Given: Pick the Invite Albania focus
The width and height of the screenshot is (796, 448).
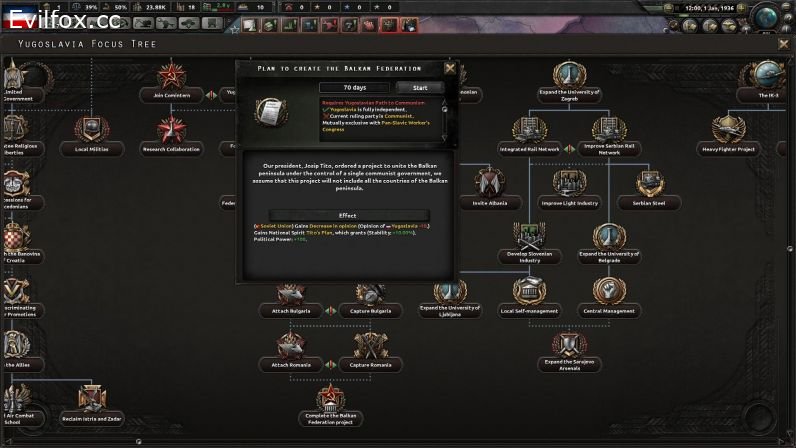Looking at the screenshot, I should point(490,186).
